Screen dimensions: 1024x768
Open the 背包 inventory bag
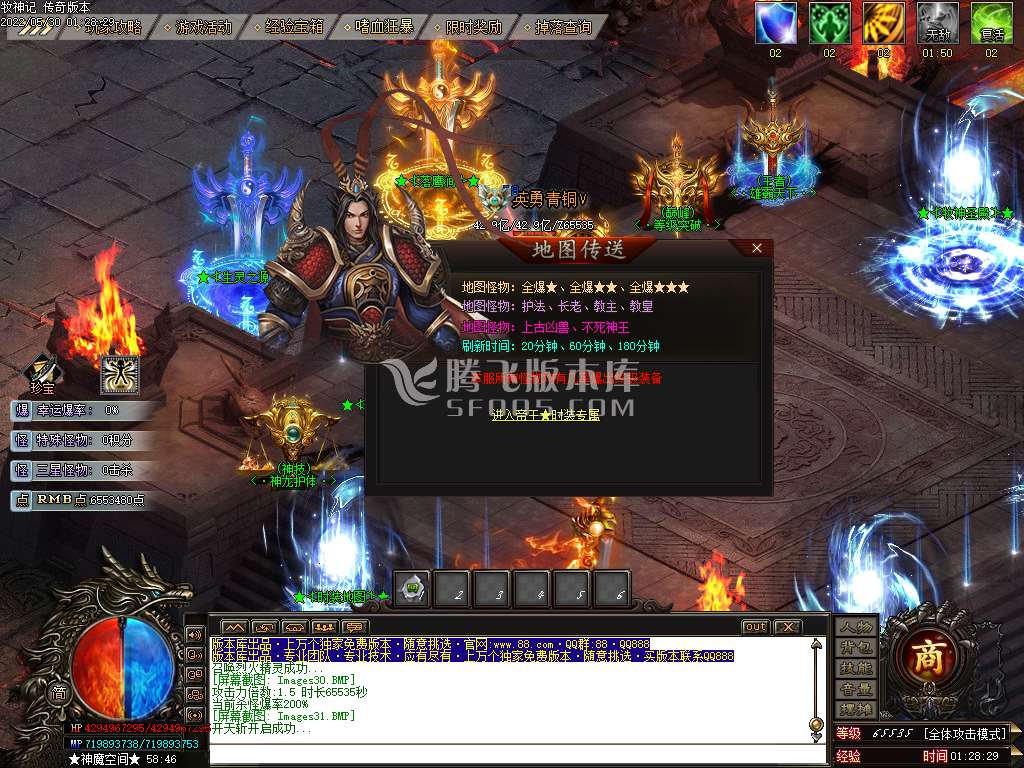pos(856,648)
